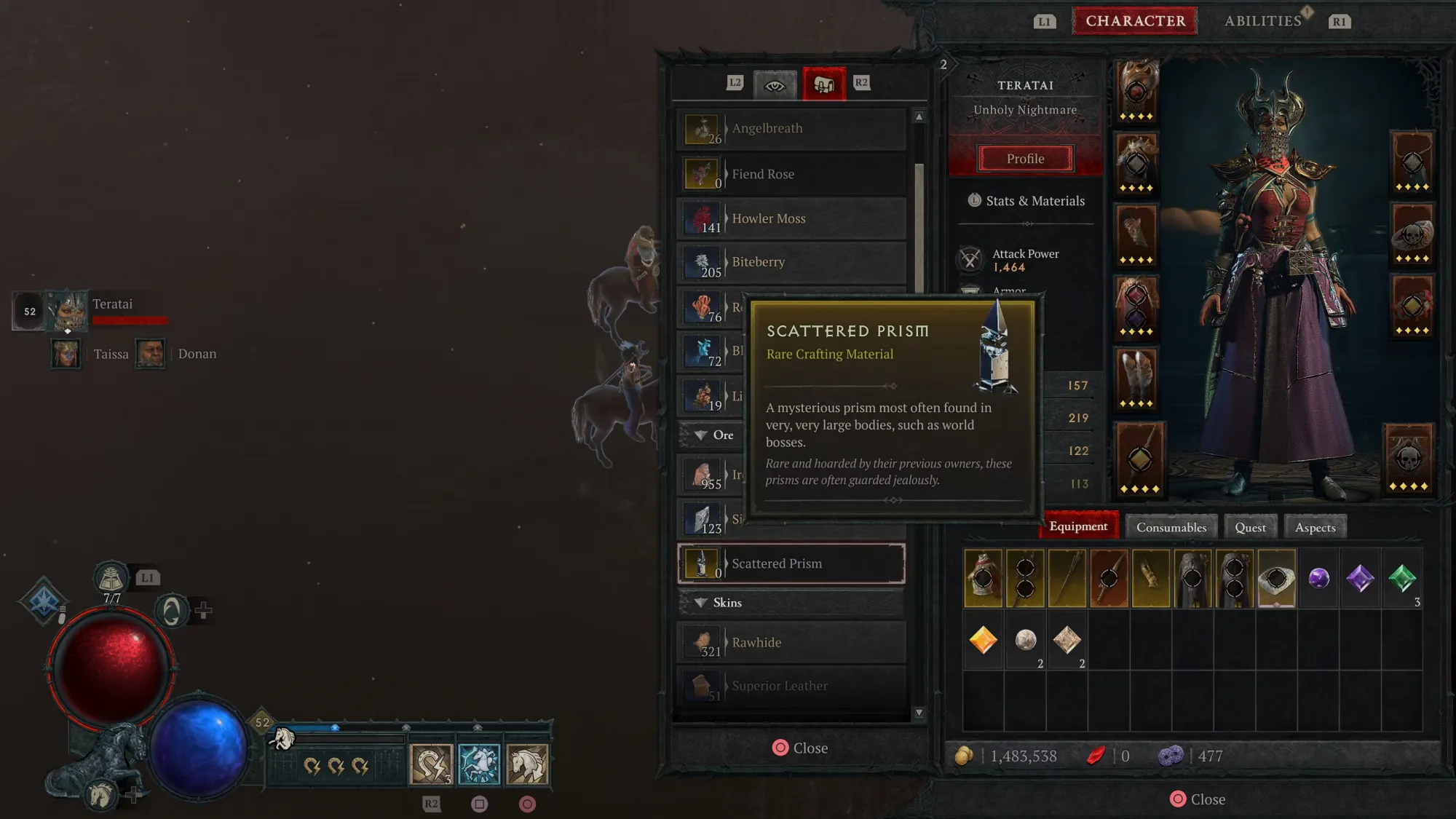Select the round purple gem in inventory
The width and height of the screenshot is (1456, 819).
coord(1318,579)
